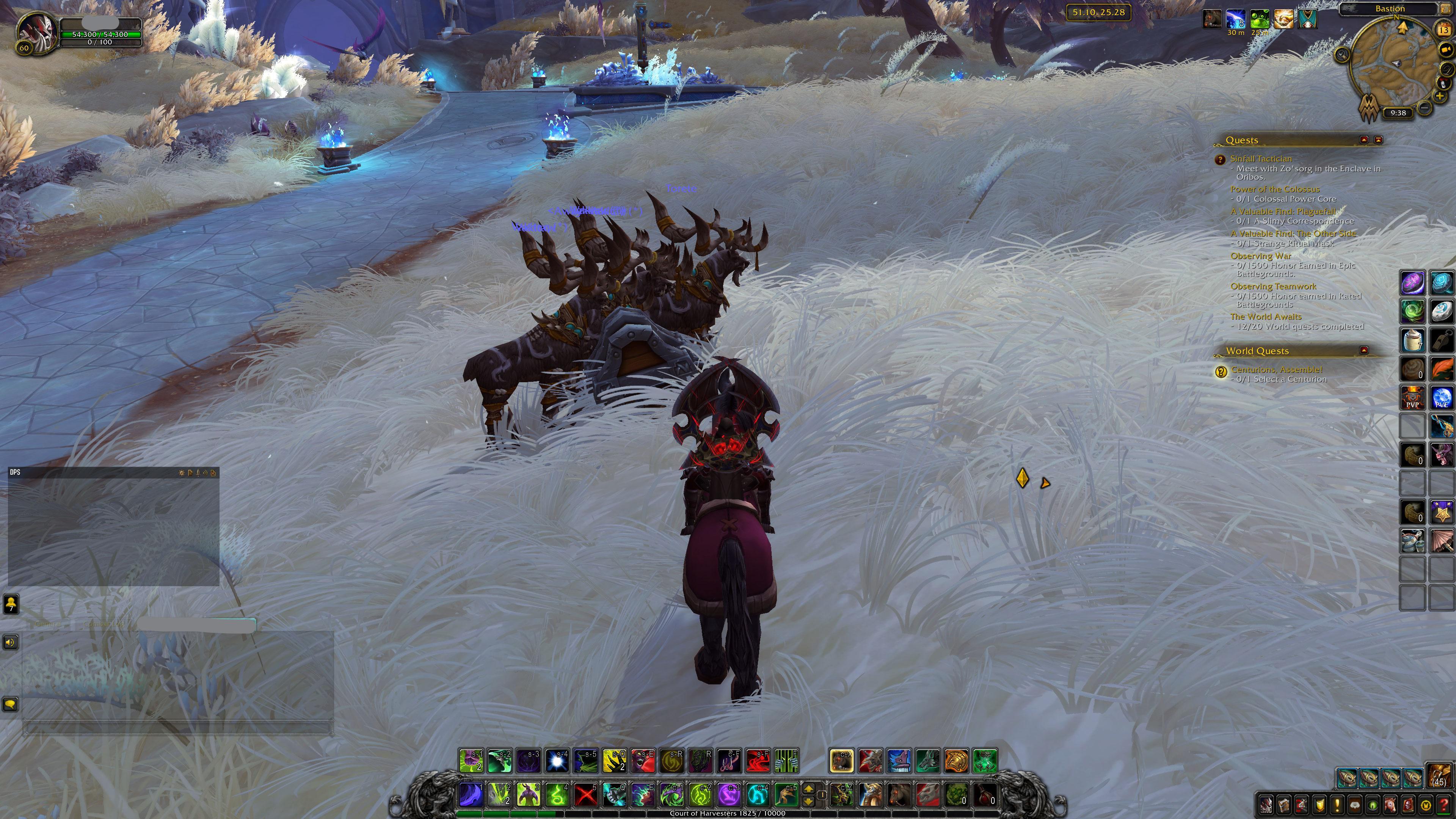Click the action bar page up arrow
Screen dimensions: 1456x819
point(808,789)
